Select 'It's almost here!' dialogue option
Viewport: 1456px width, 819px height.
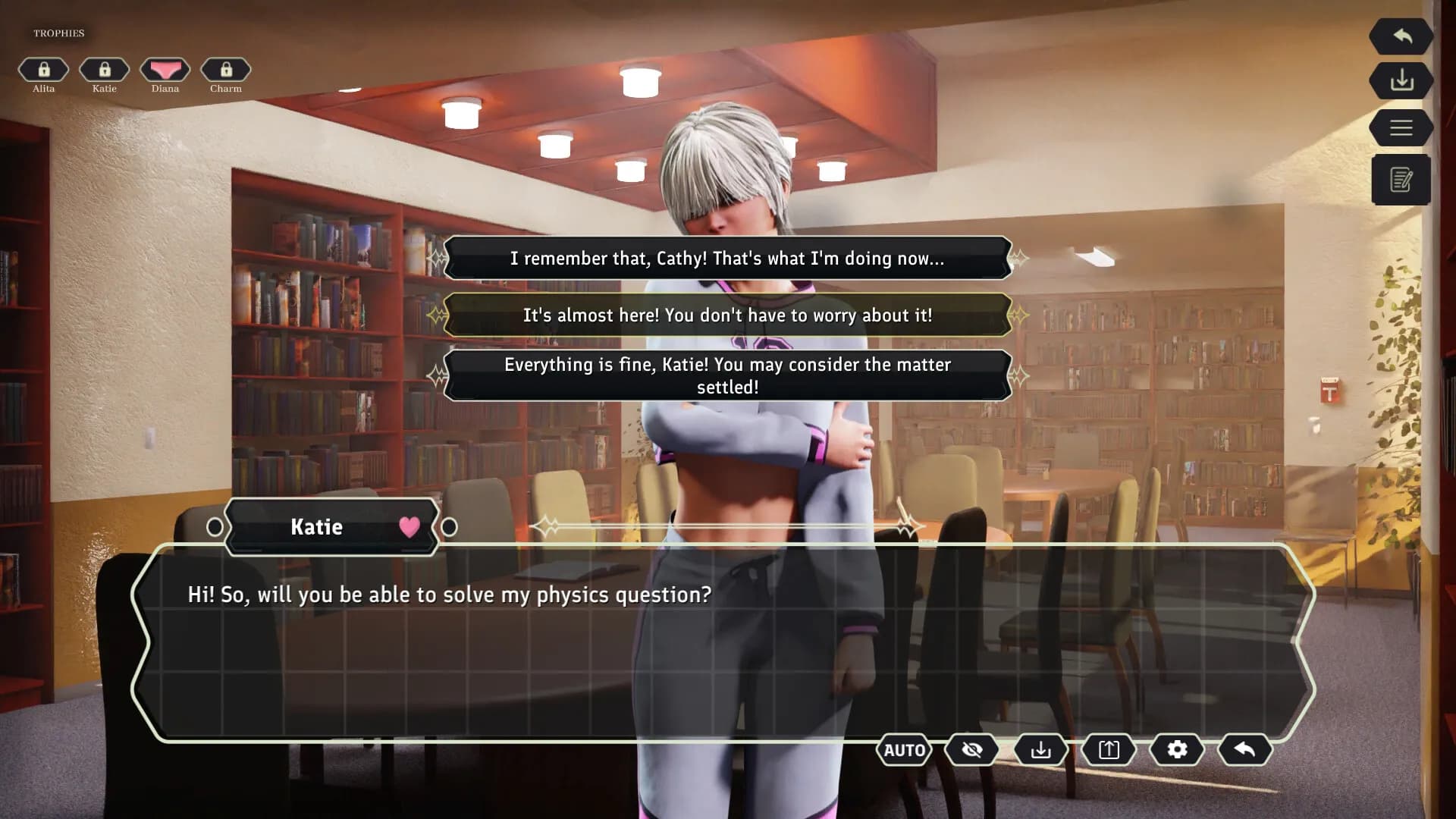tap(728, 315)
